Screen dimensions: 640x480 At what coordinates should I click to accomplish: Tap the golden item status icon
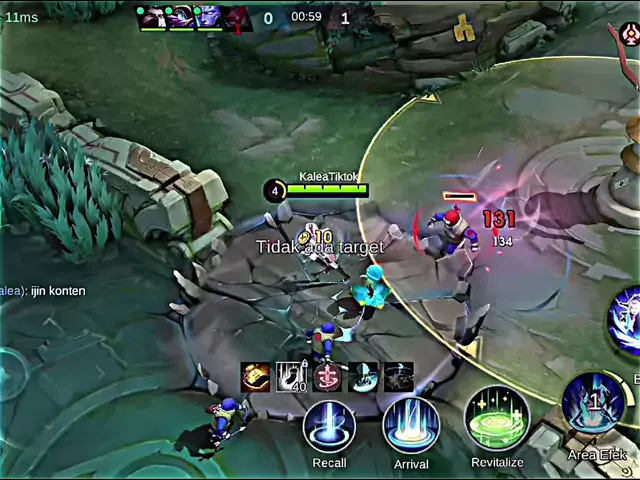coord(256,377)
